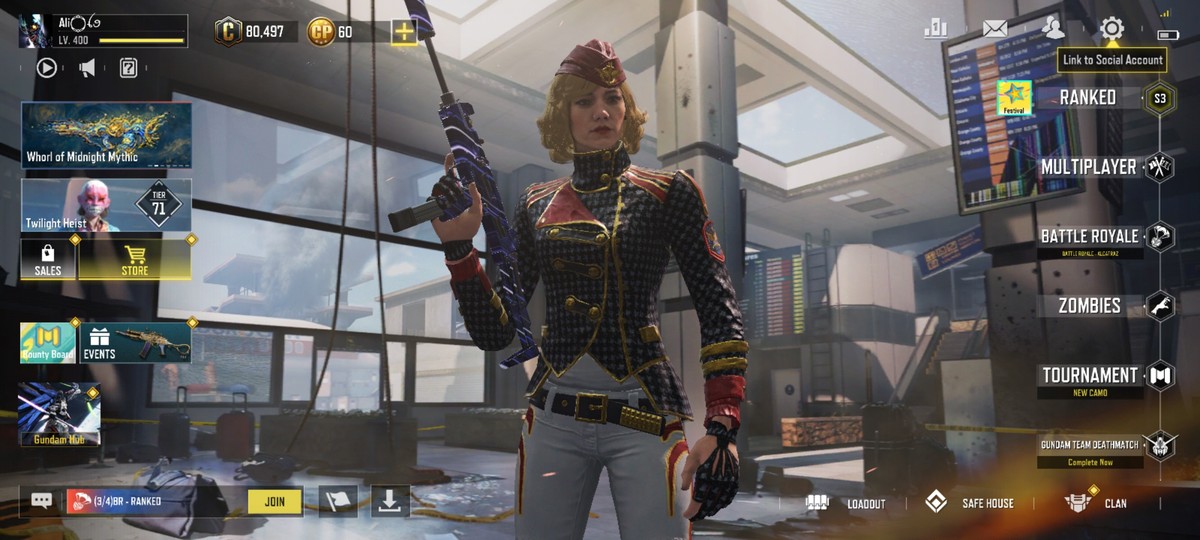
Task: Open the Ranked mode menu
Action: tap(1088, 97)
